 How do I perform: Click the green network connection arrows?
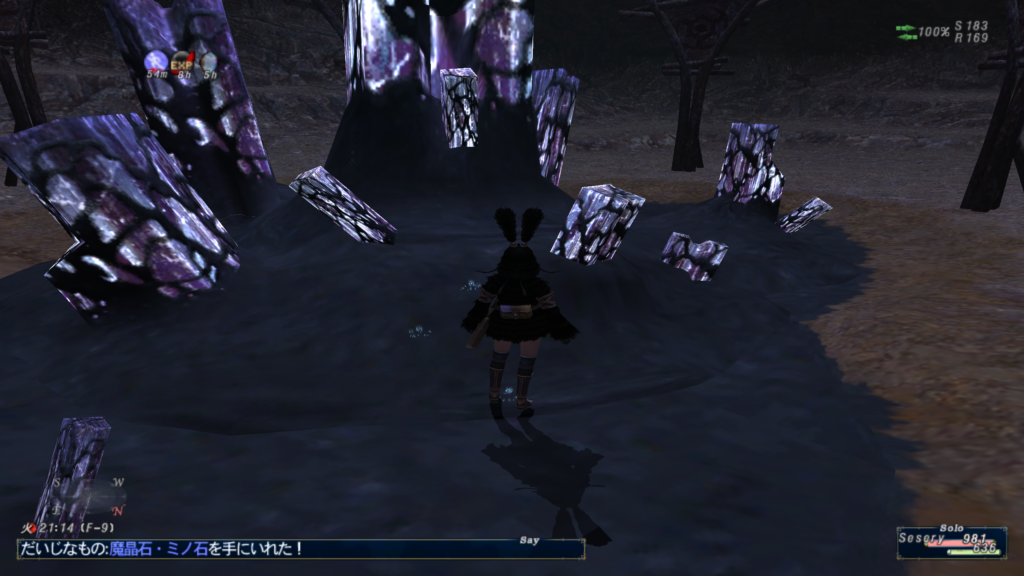(x=906, y=32)
